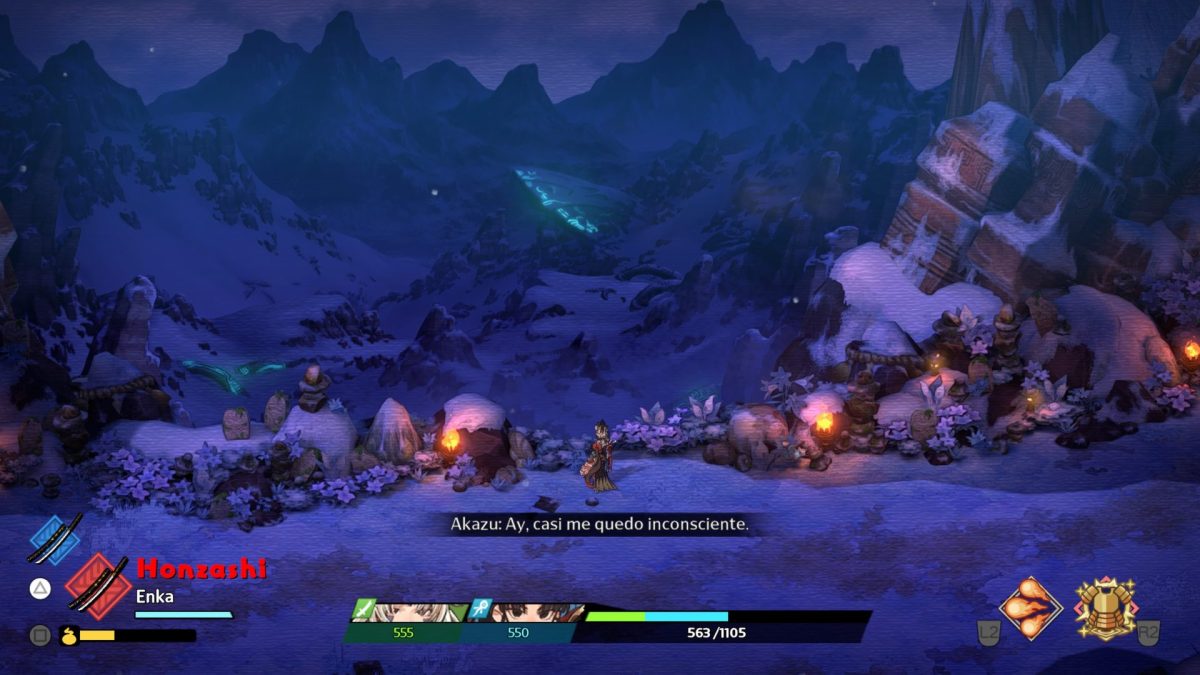Choose the dark-haired character portrait
1200x675 pixels.
pyautogui.click(x=530, y=613)
